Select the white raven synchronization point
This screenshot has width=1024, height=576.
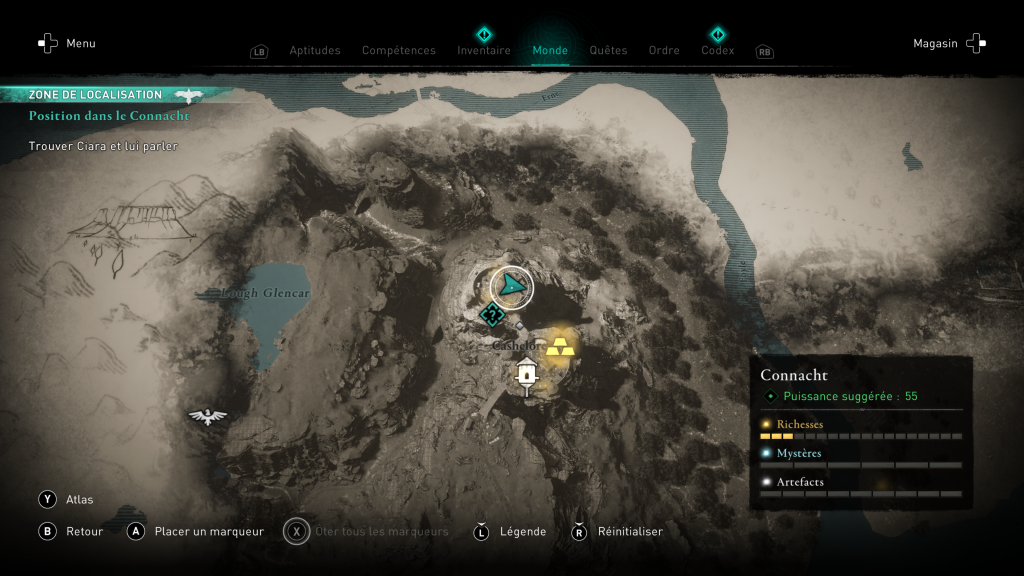click(x=207, y=416)
